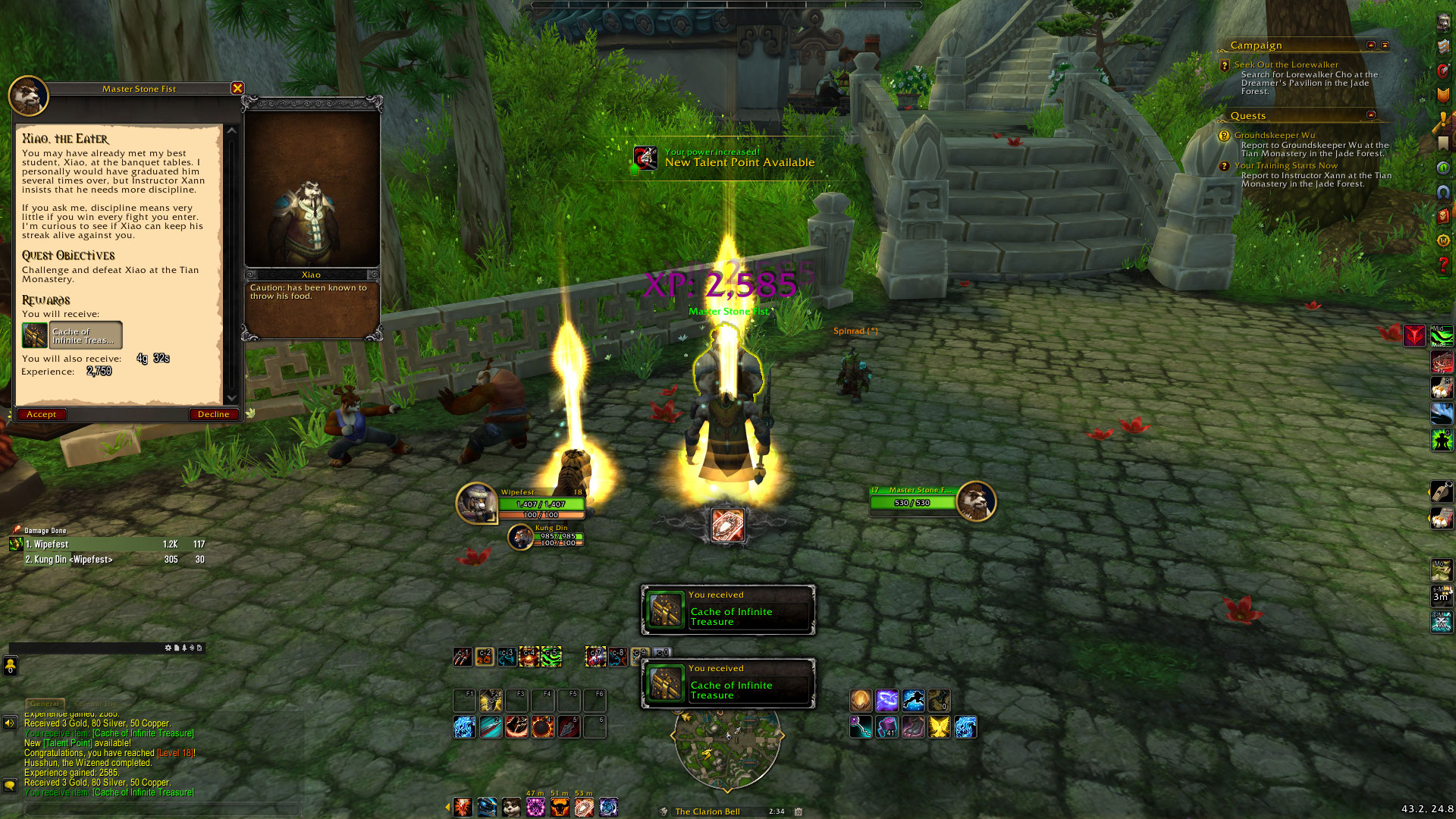Close the Master Stone Fist quest window
This screenshot has width=1456, height=819.
[237, 88]
